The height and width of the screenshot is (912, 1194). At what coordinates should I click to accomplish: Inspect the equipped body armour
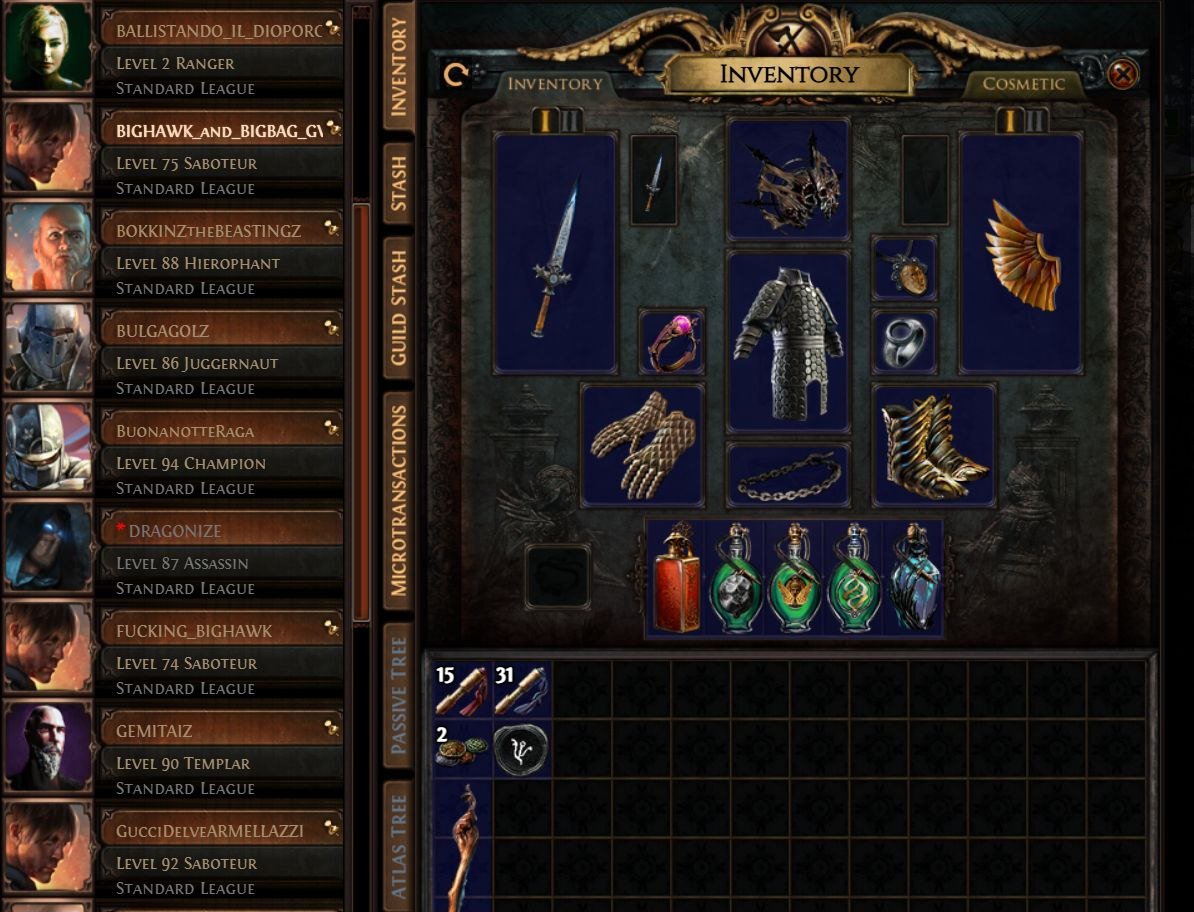tap(788, 341)
